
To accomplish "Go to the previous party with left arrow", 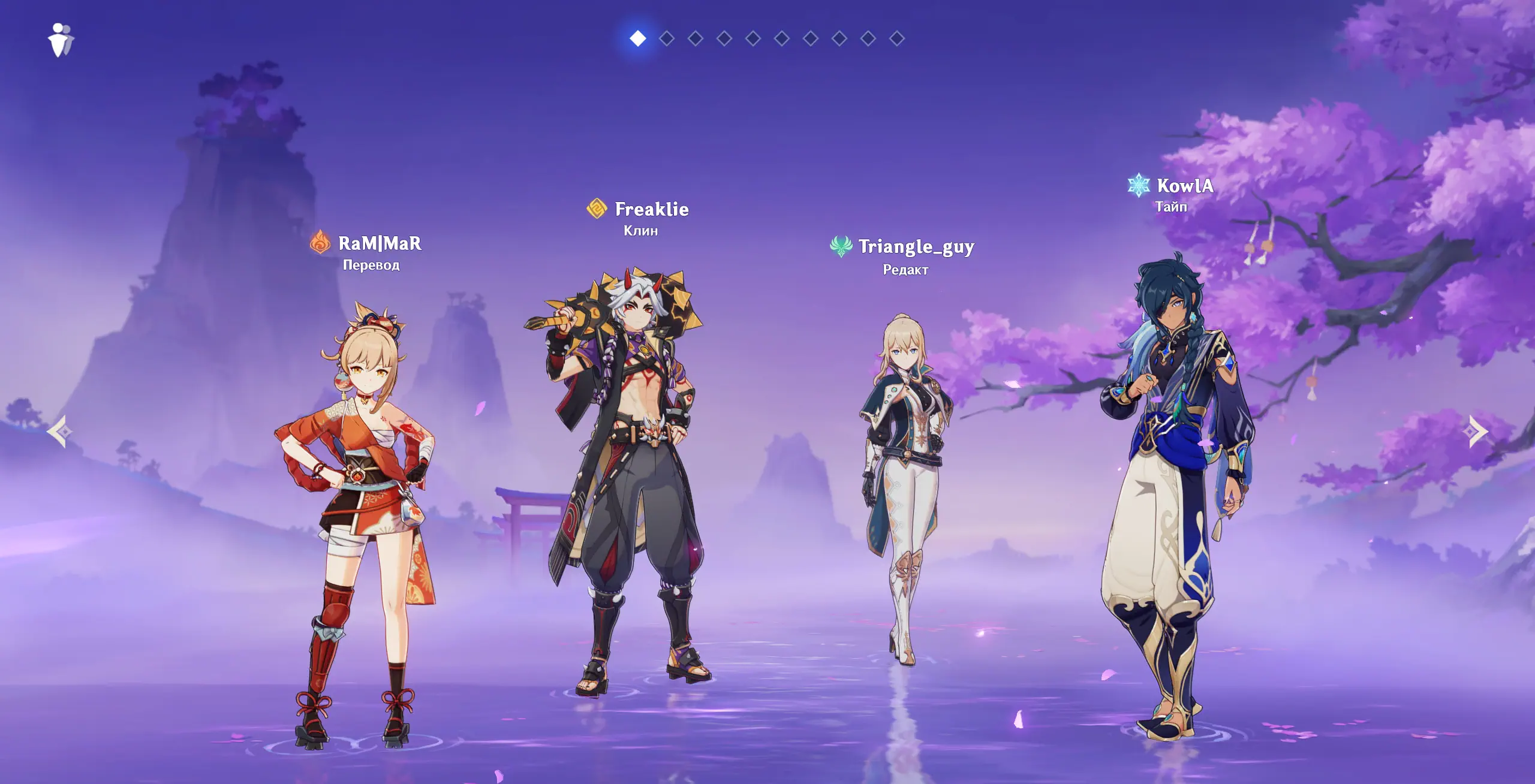I will tap(60, 431).
